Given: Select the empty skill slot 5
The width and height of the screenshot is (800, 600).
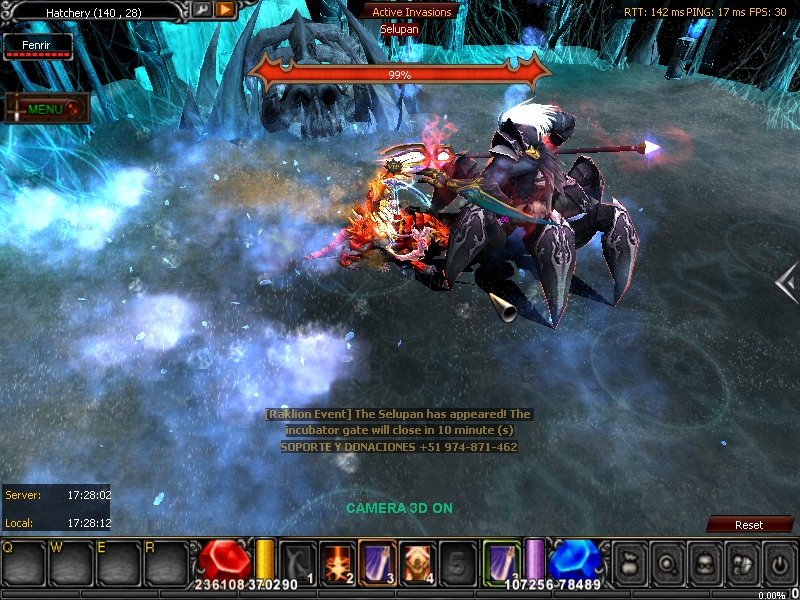Looking at the screenshot, I should click(457, 561).
